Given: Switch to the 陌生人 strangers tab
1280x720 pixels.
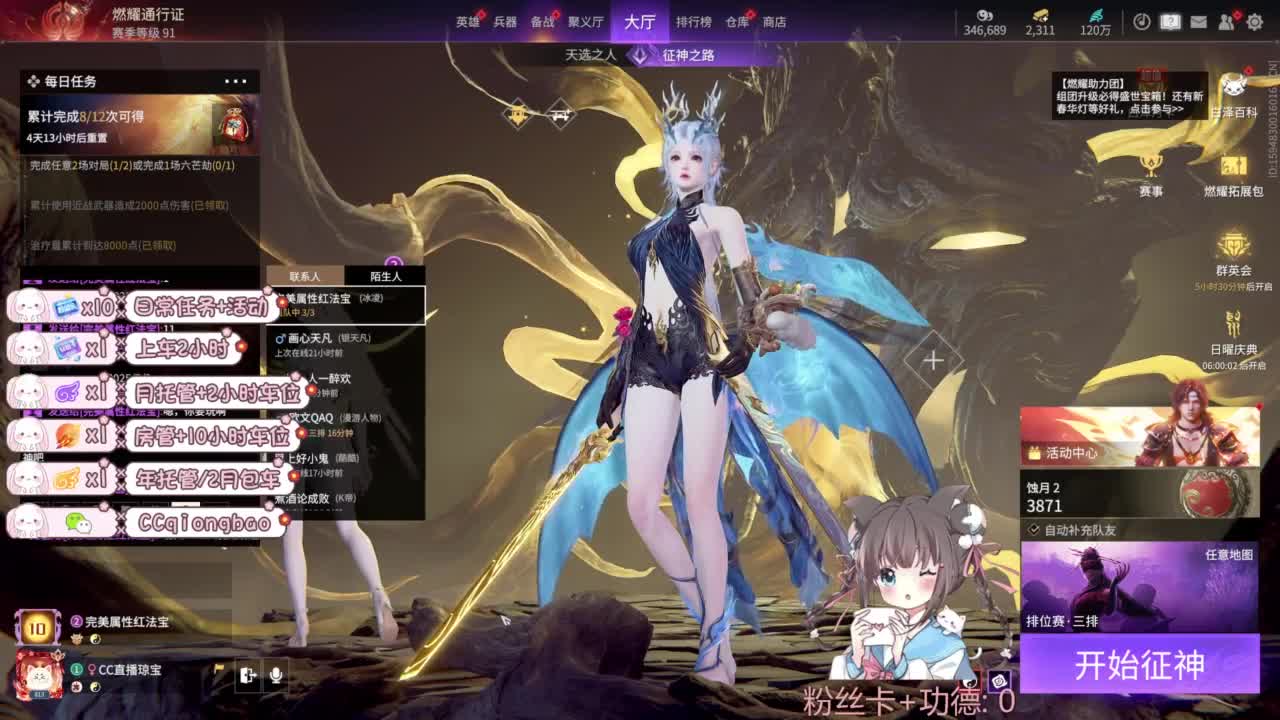Looking at the screenshot, I should [x=388, y=275].
